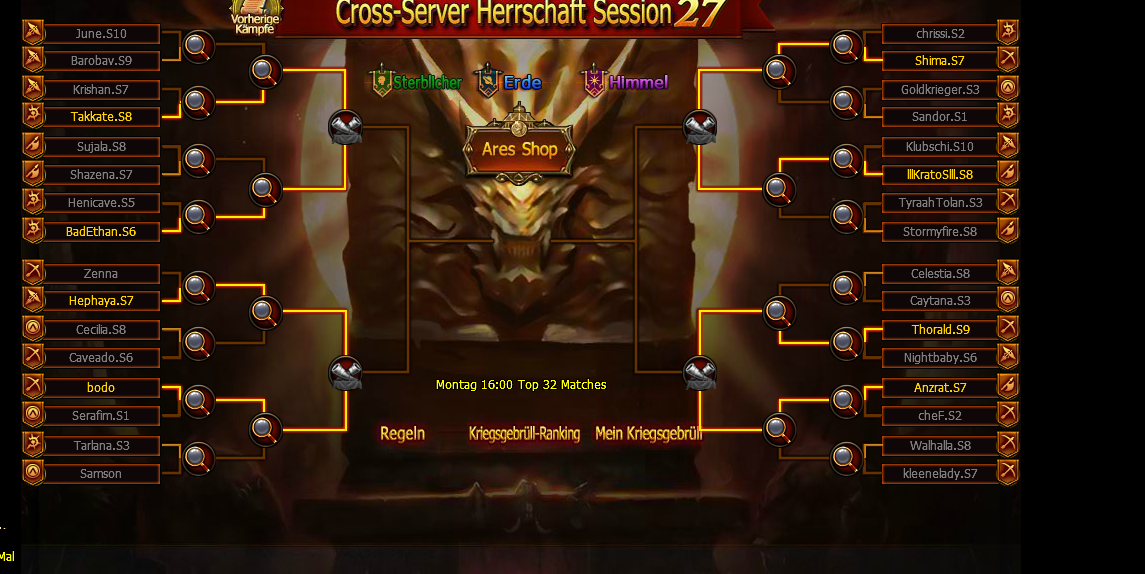Select player Takkate.S8 entry

coord(102,117)
